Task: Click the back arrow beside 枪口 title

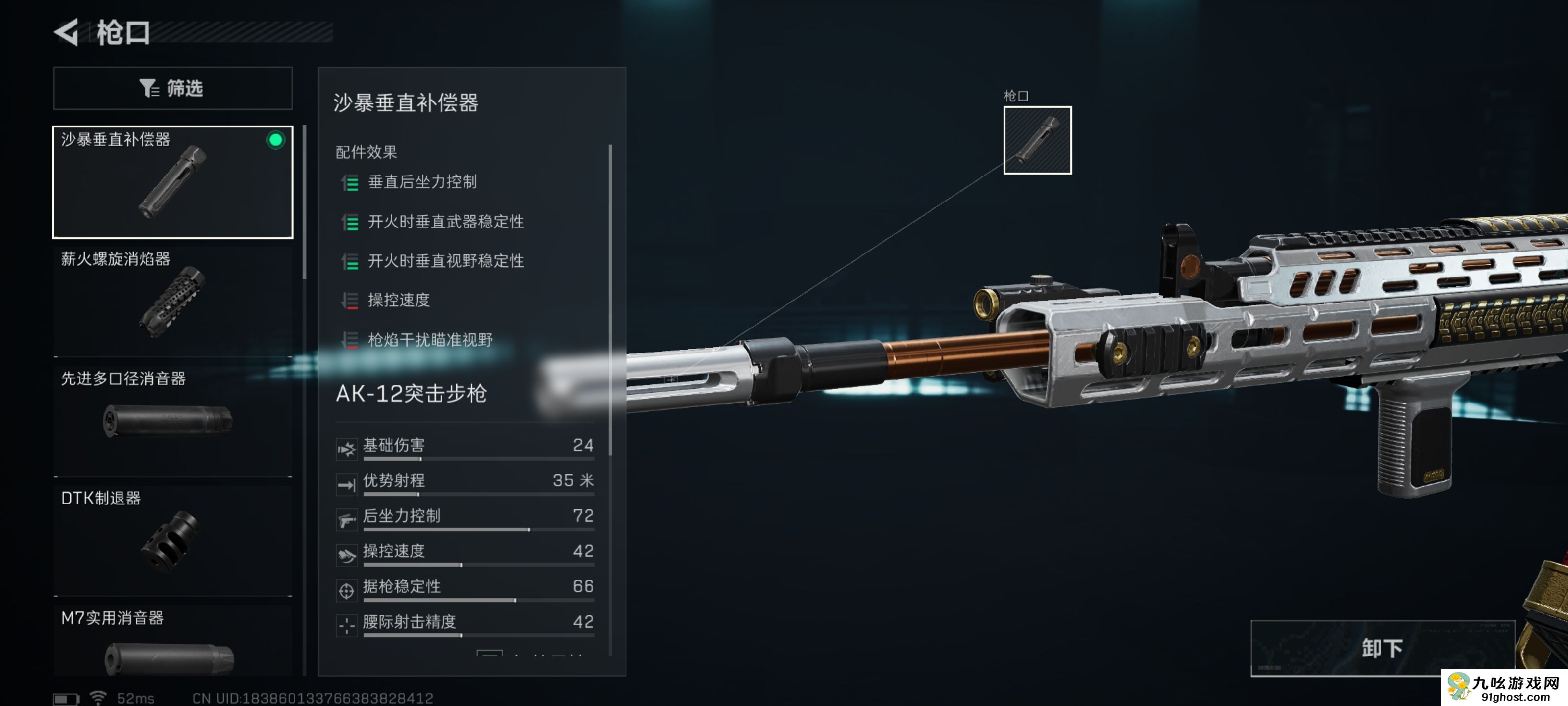Action: (68, 32)
